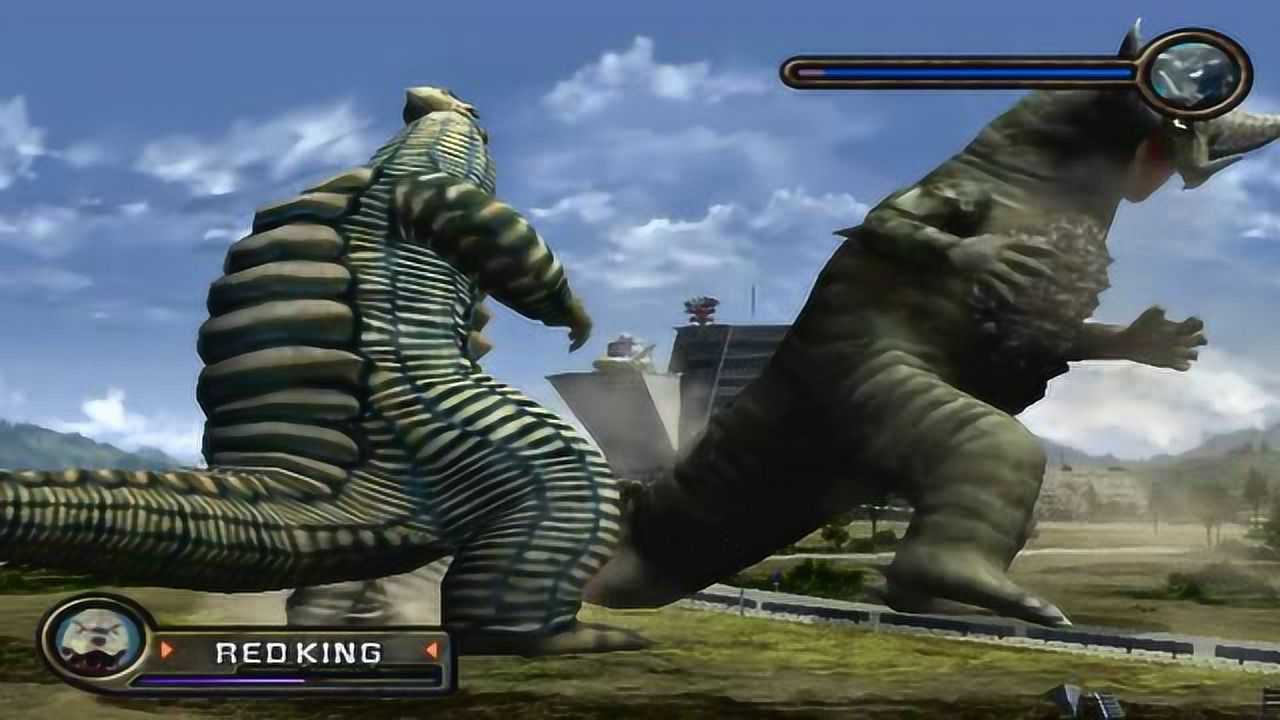
Task: Select the RED KING name label
Action: [x=299, y=653]
